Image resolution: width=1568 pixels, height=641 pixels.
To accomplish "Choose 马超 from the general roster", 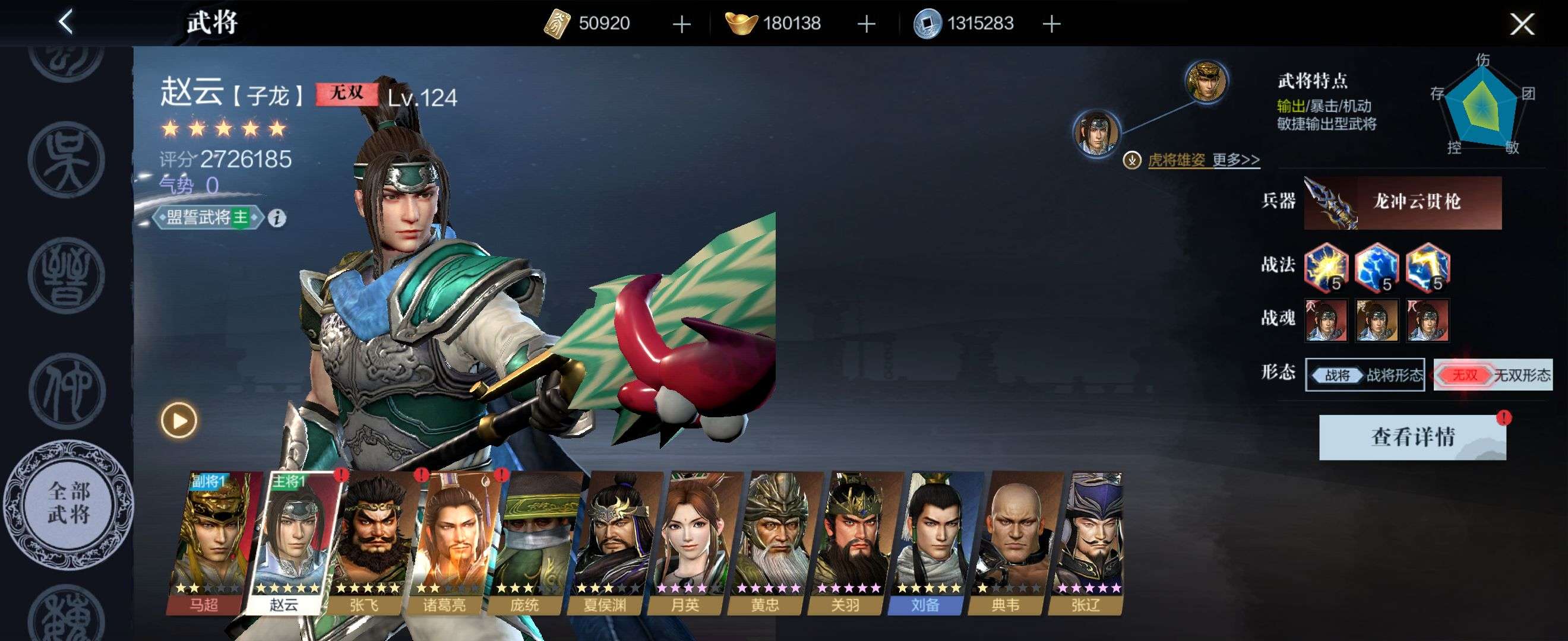I will [x=207, y=541].
